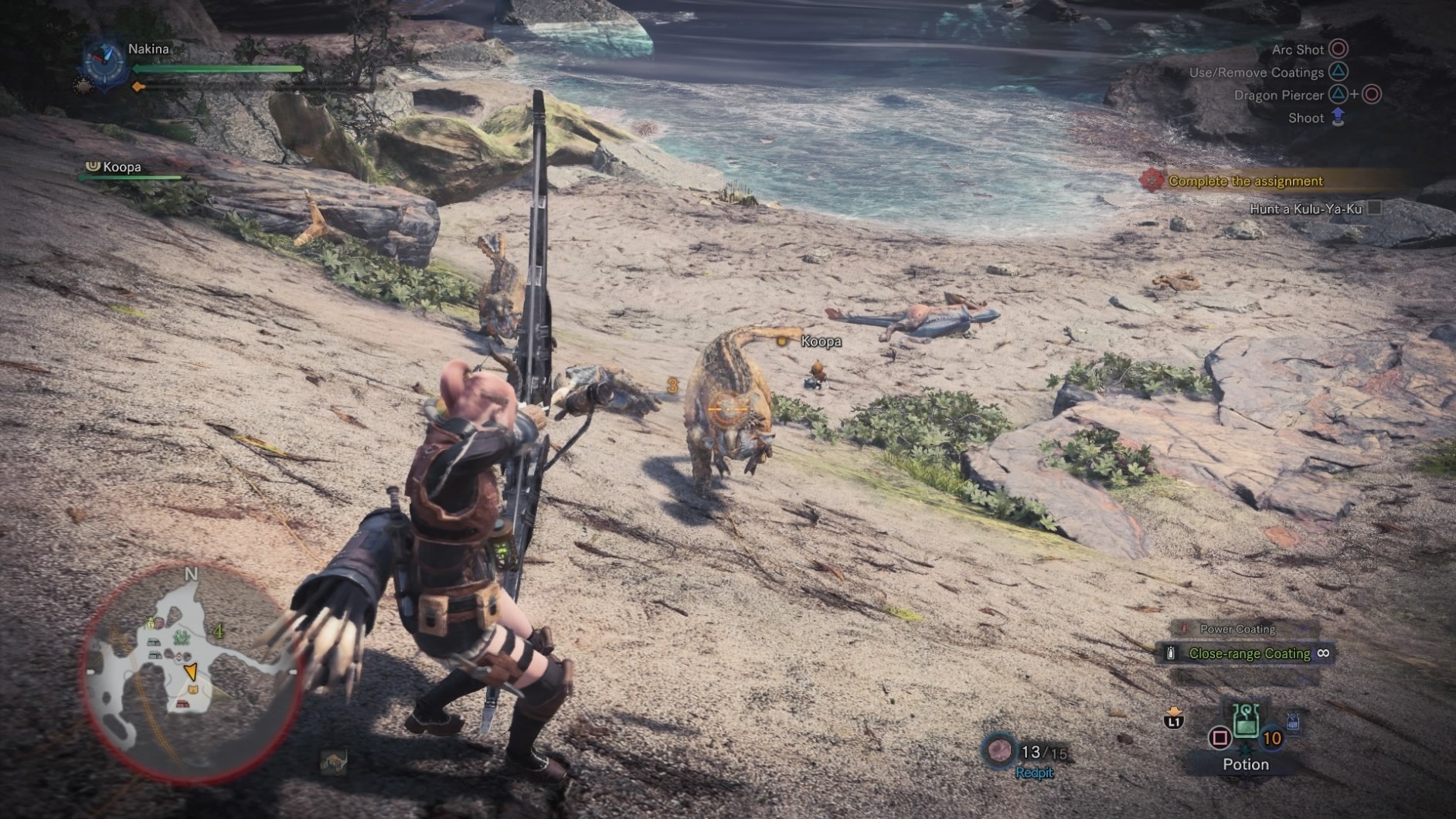Check the Hunt a Kulu-Ya-Ku objective box
The height and width of the screenshot is (819, 1456).
click(1374, 209)
